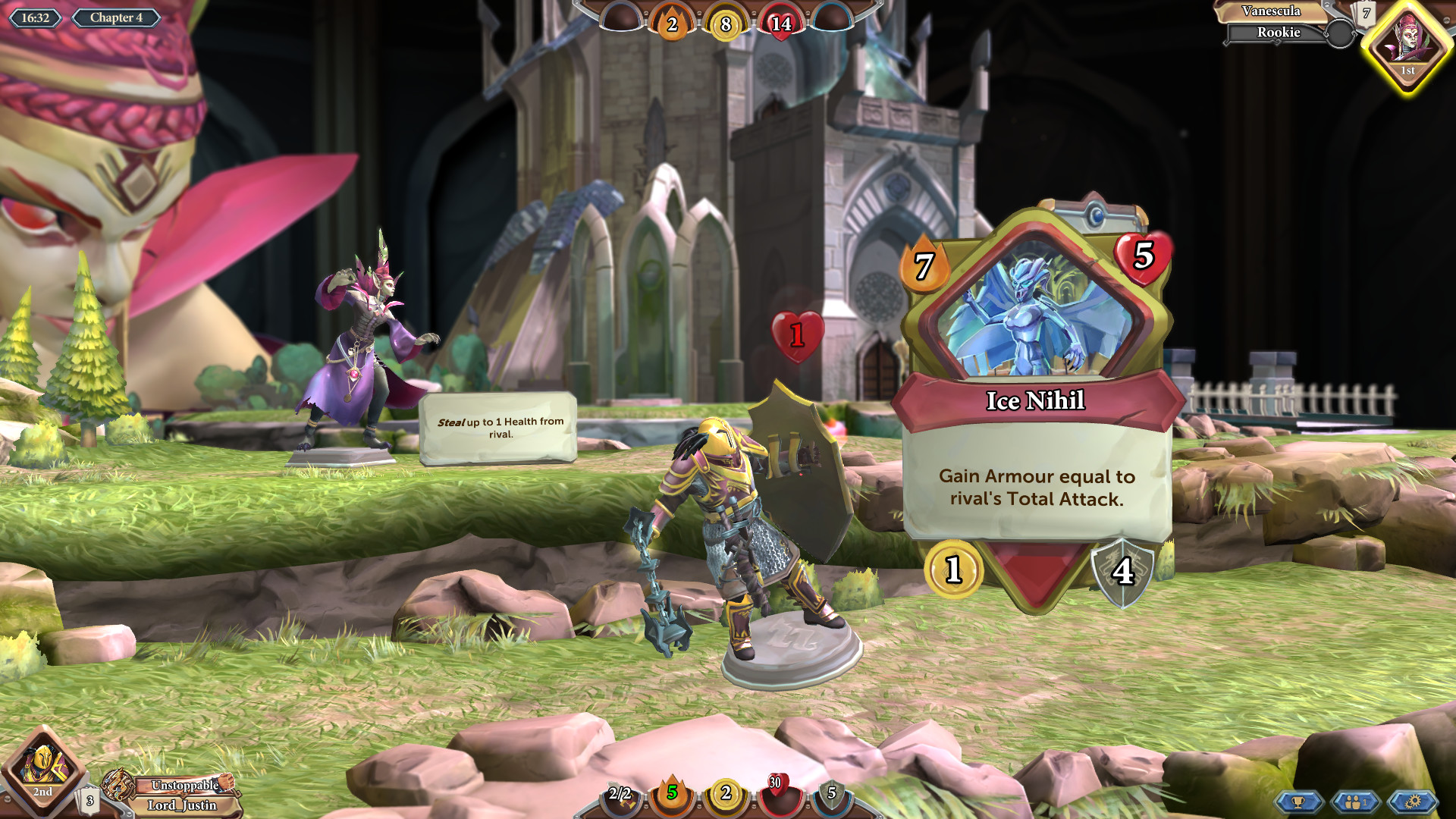View Lord_Justin's 3-card hand counter
The height and width of the screenshot is (819, 1456).
point(90,800)
